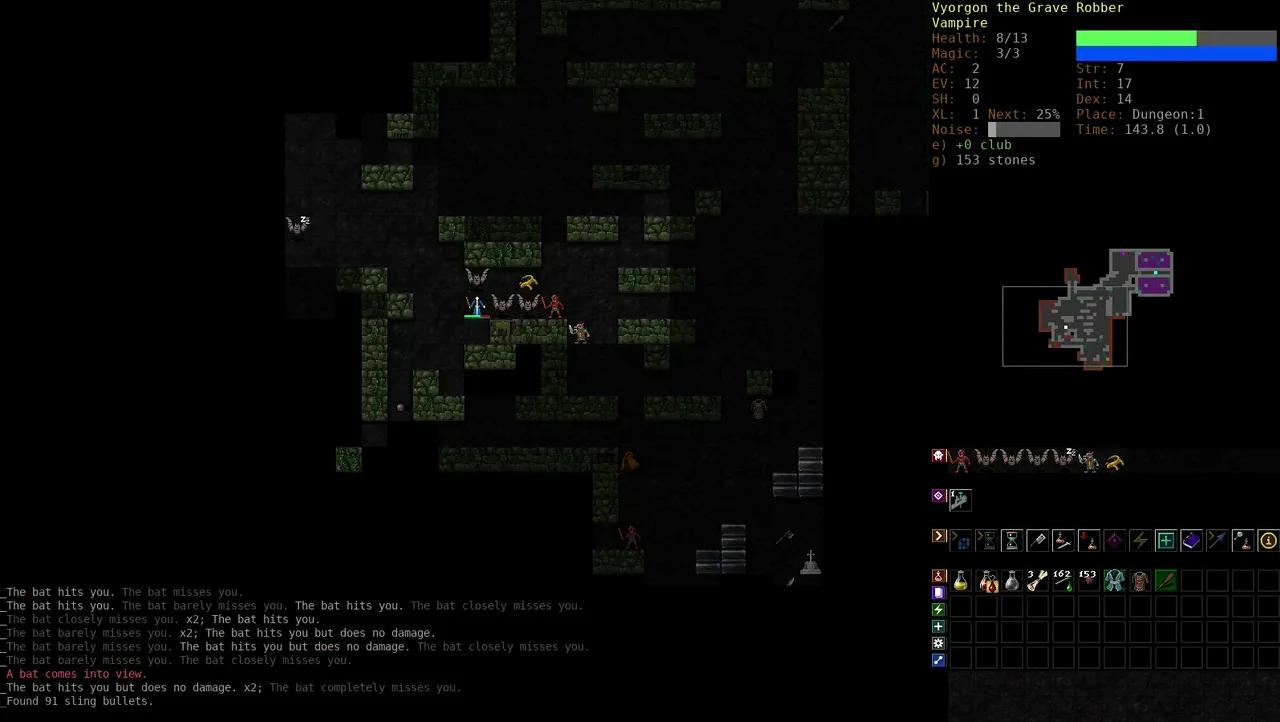
Task: Open character overview with the "i" info icon
Action: 1268,540
